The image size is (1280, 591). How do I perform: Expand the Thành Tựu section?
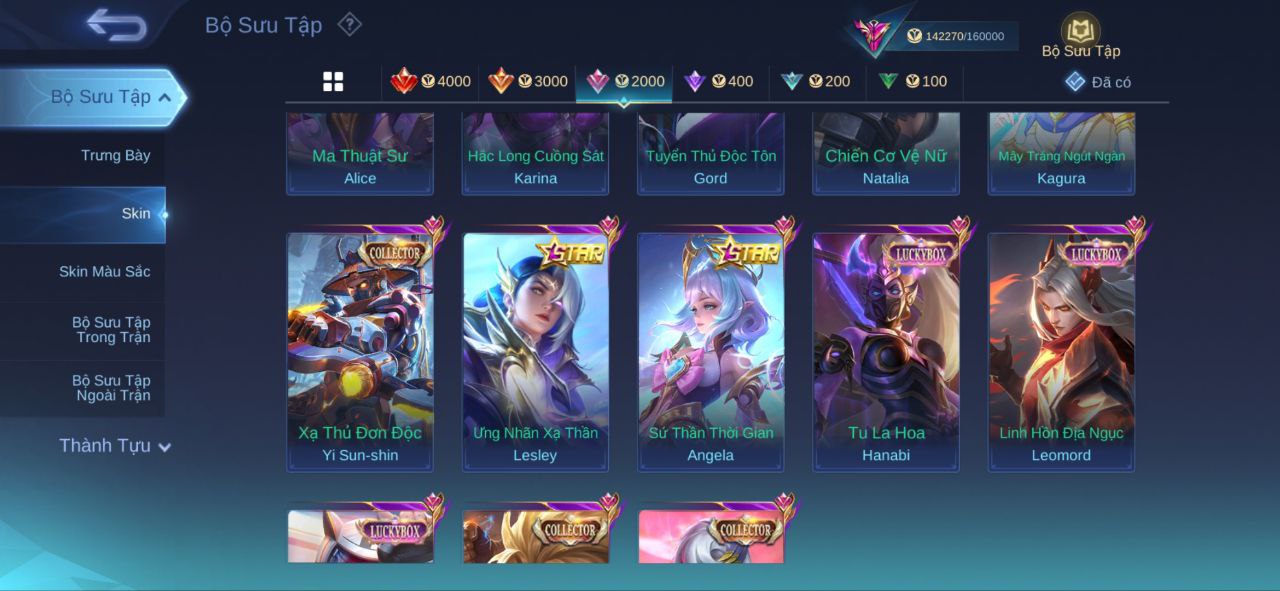pos(115,446)
